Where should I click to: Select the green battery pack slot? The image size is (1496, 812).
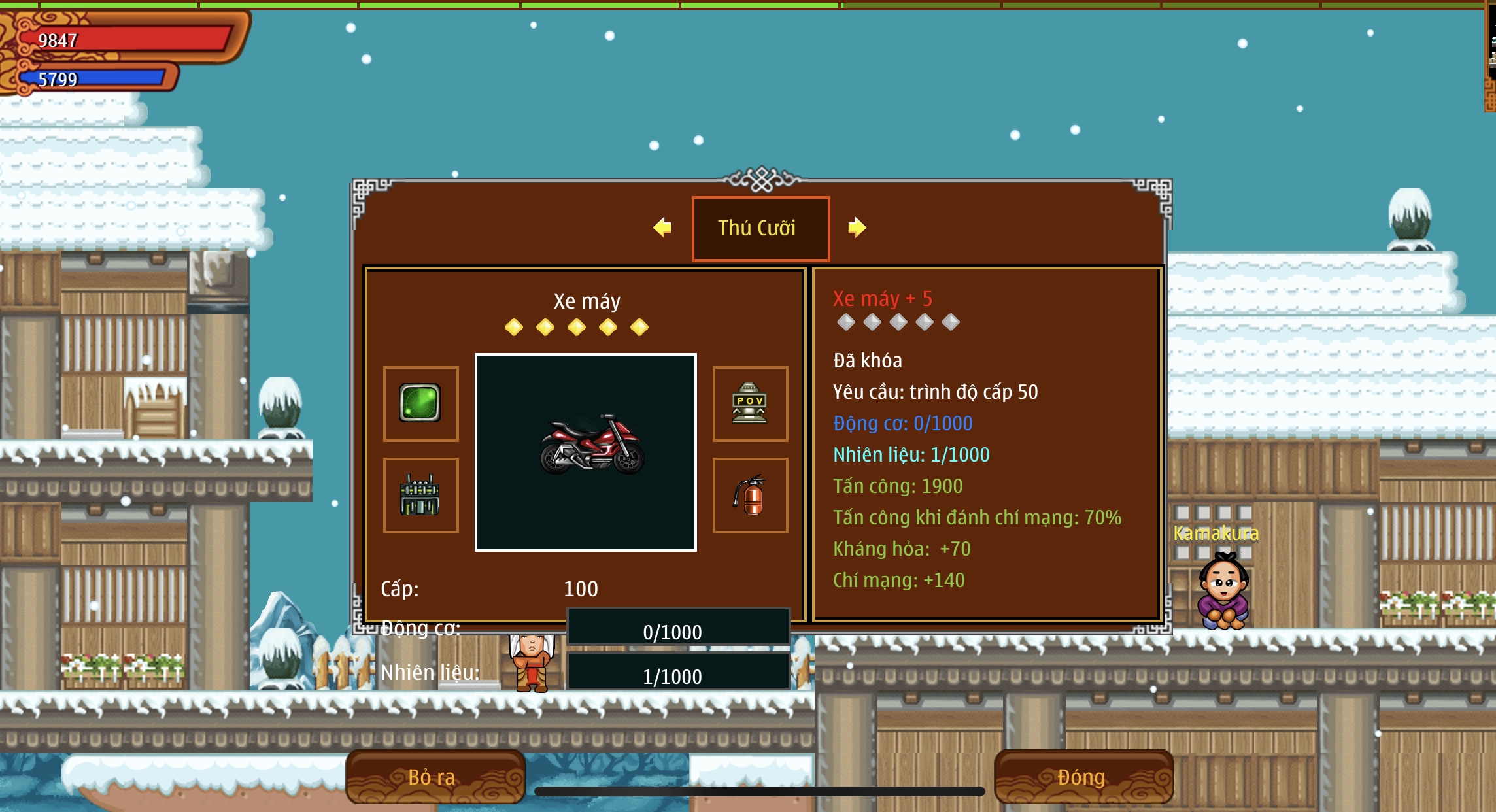click(420, 495)
